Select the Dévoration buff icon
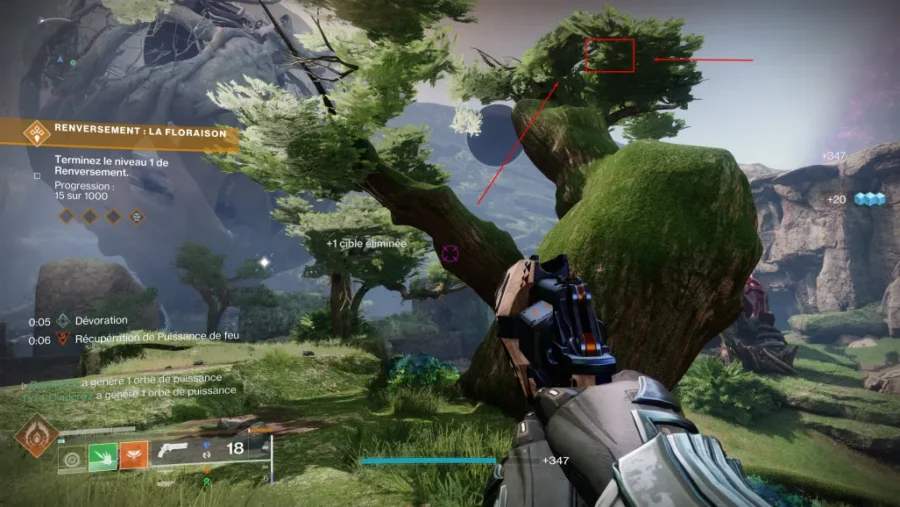Screen dimensions: 900x507 63,321
